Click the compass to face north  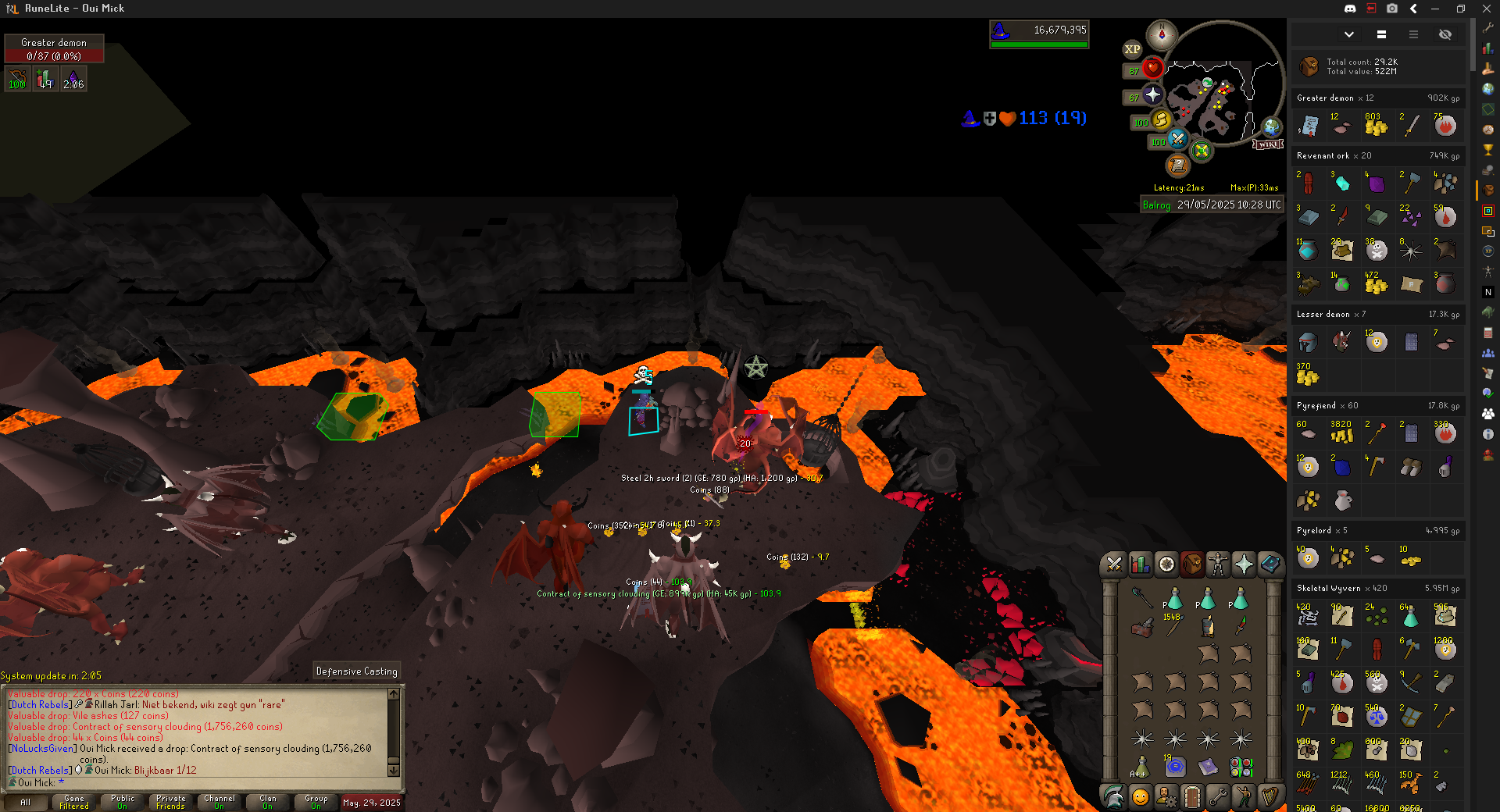[1162, 35]
